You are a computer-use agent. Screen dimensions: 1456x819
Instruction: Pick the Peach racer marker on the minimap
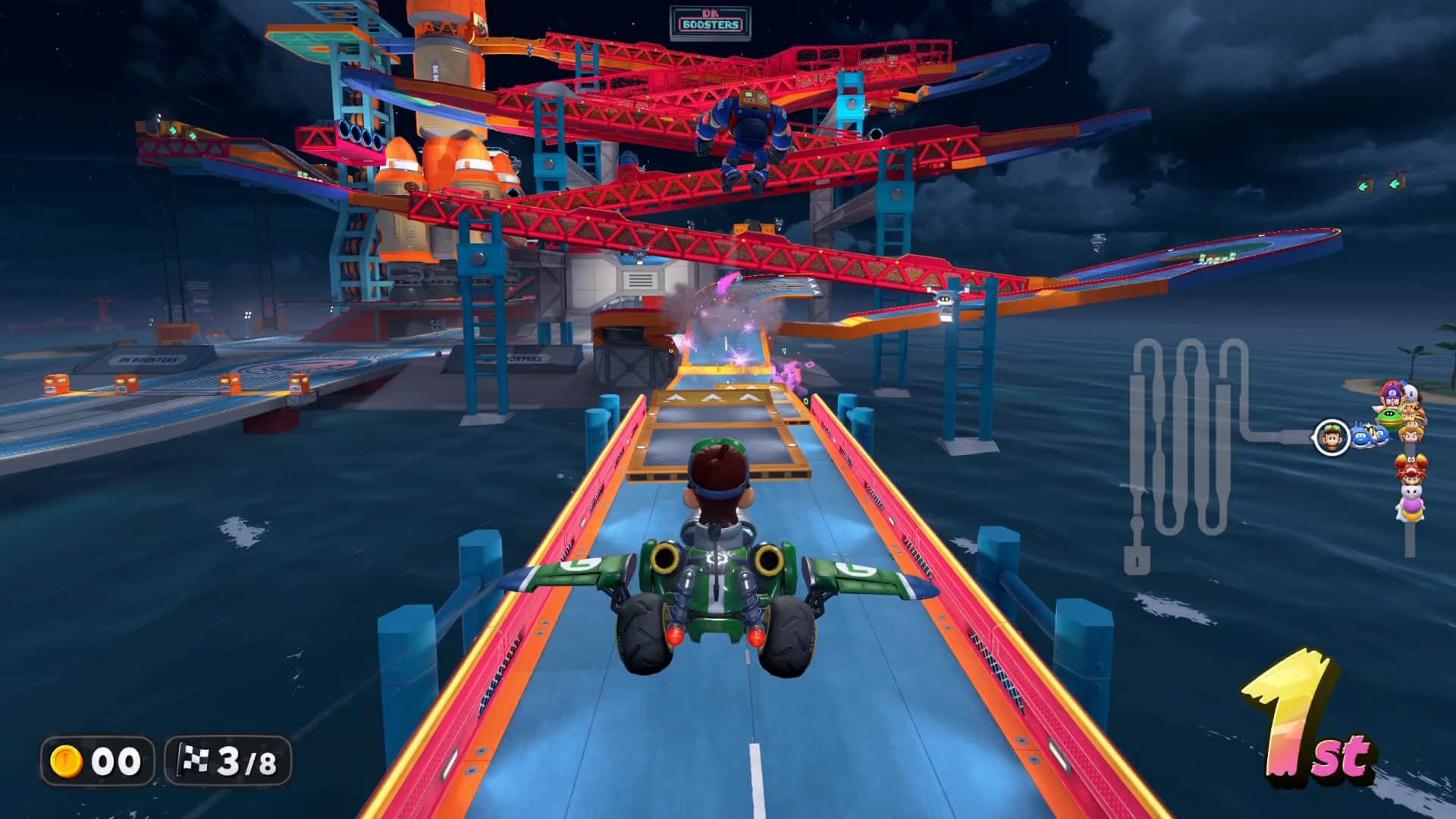tap(1411, 433)
